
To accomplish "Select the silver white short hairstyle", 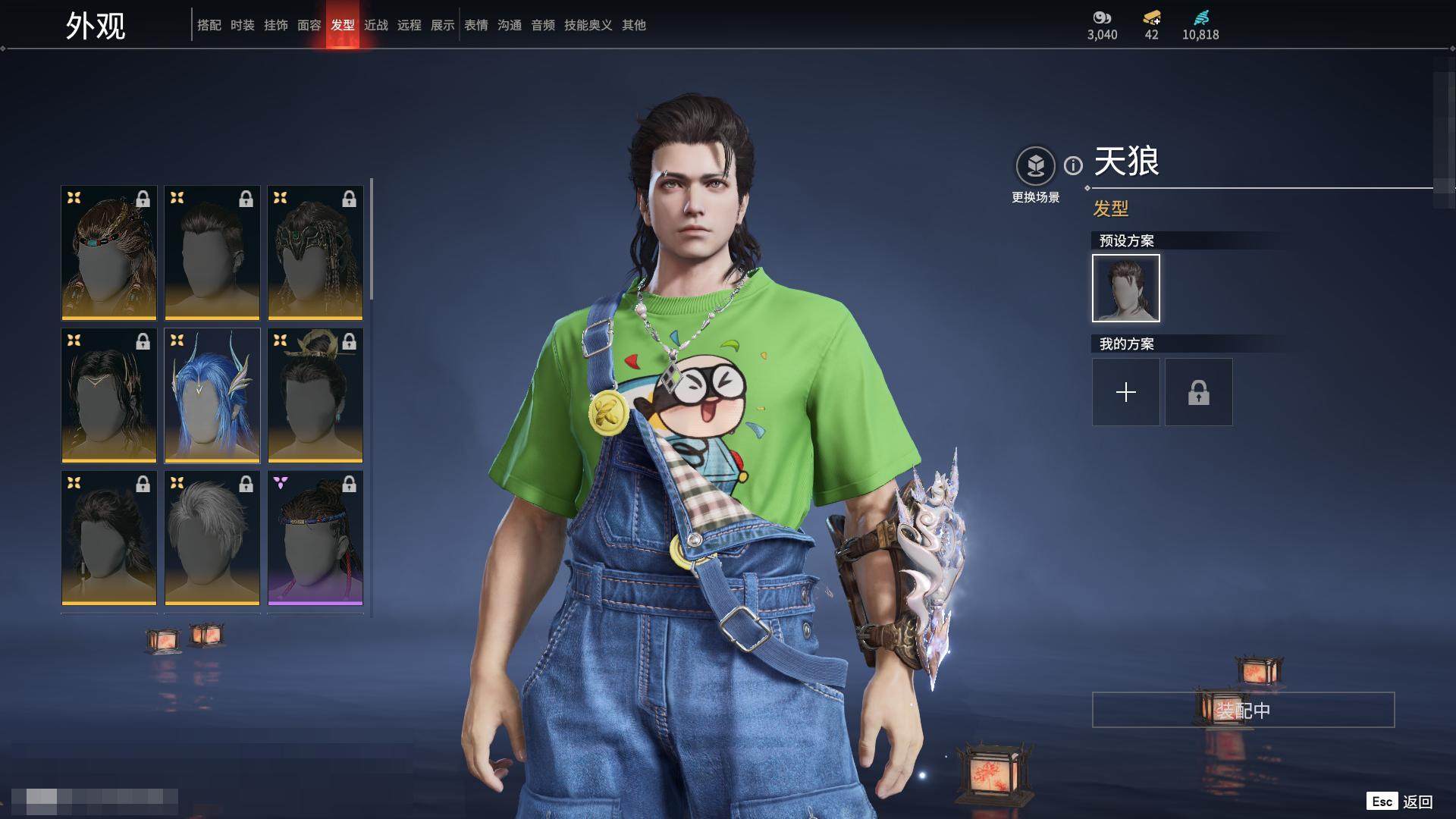I will pyautogui.click(x=212, y=538).
